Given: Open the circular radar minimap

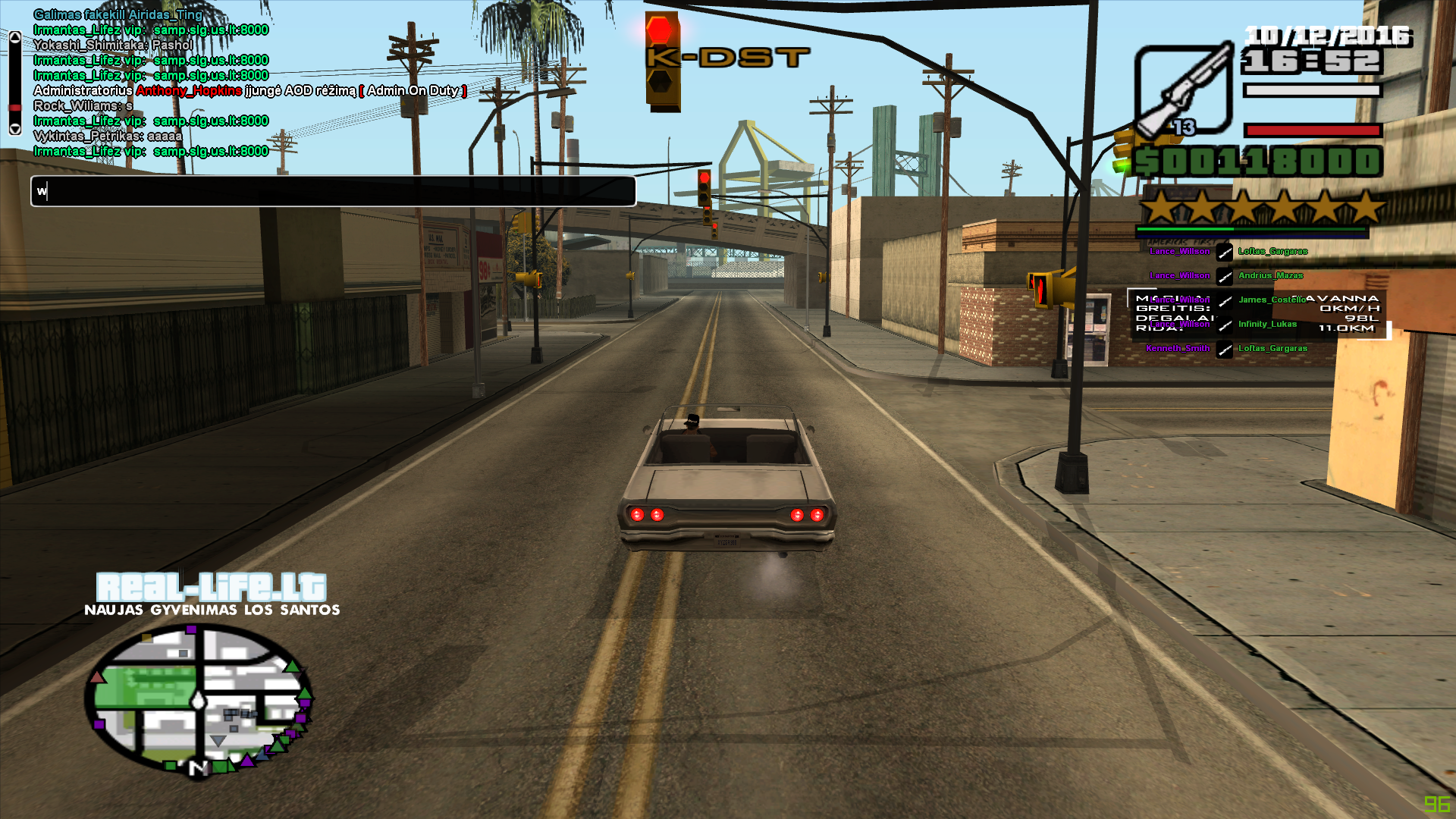Looking at the screenshot, I should [199, 701].
